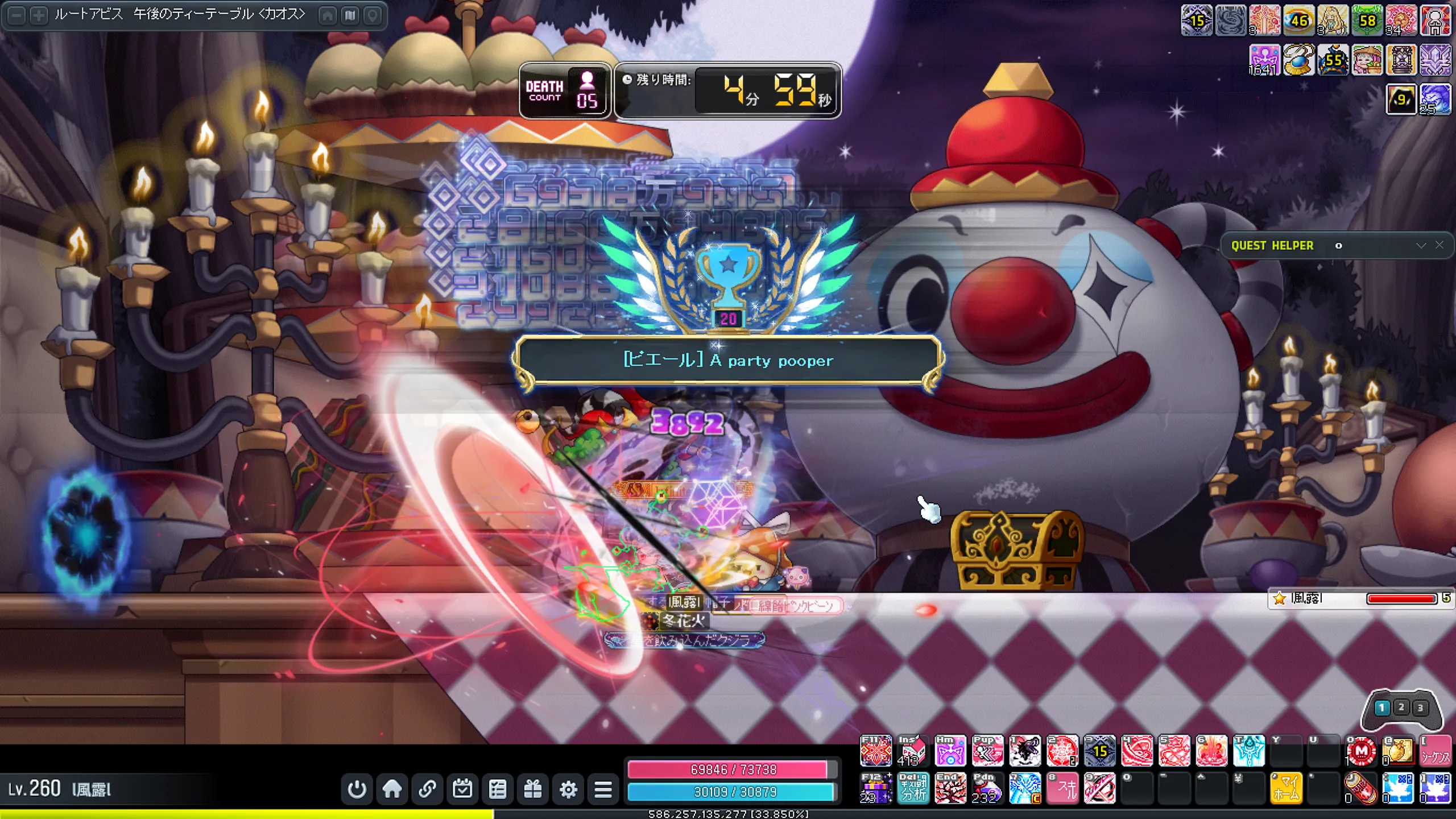This screenshot has width=1456, height=819.
Task: Open the checklist button in the menu bar
Action: [x=498, y=789]
